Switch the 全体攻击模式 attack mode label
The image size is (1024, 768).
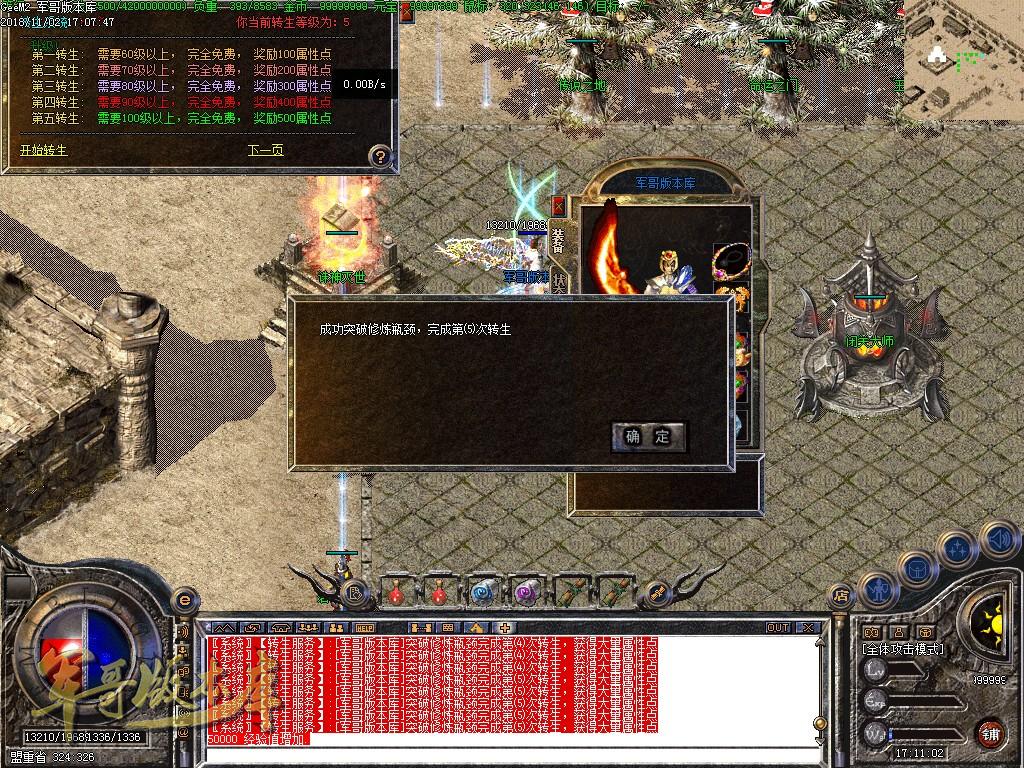pos(903,649)
